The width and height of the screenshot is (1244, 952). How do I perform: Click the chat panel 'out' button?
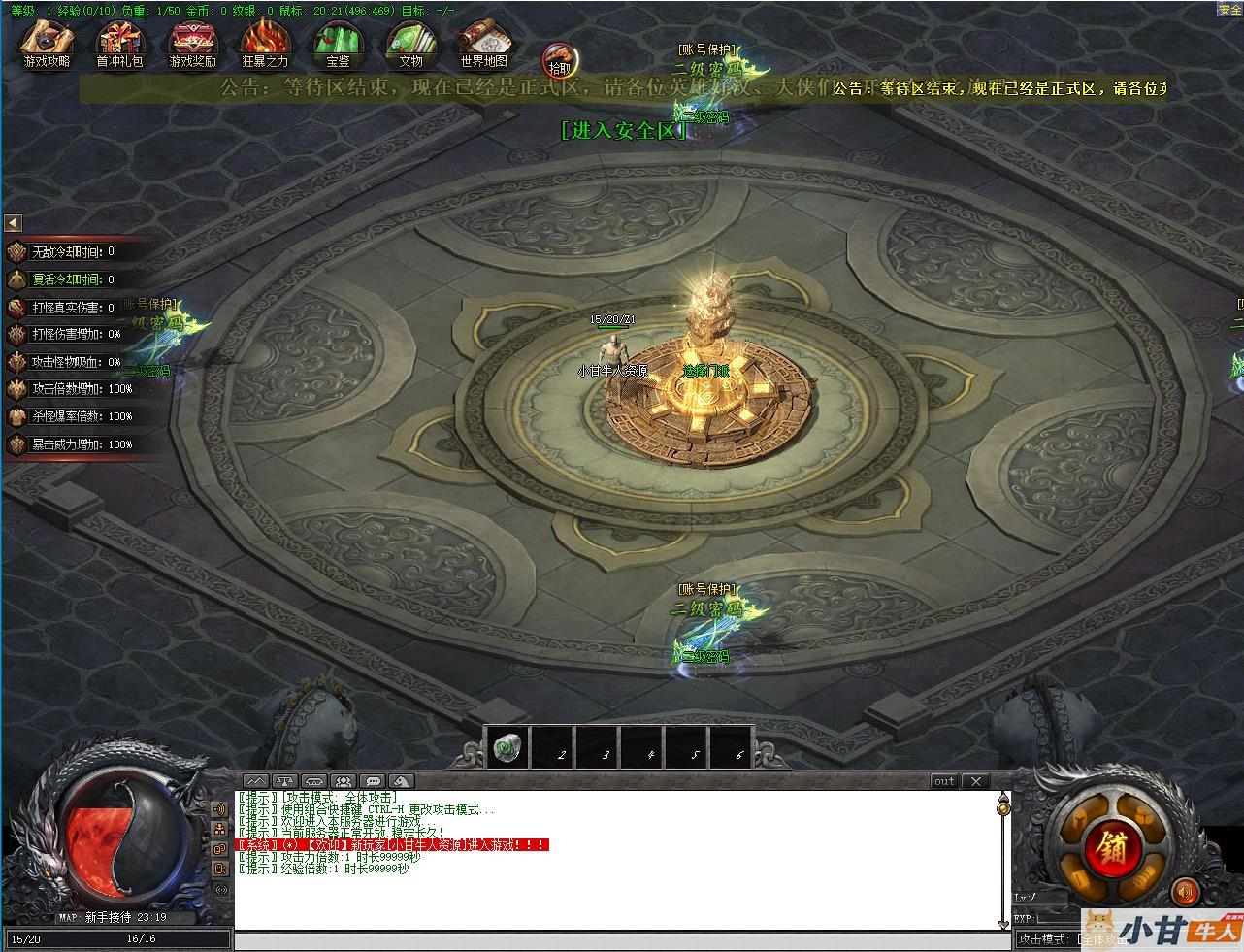[944, 781]
